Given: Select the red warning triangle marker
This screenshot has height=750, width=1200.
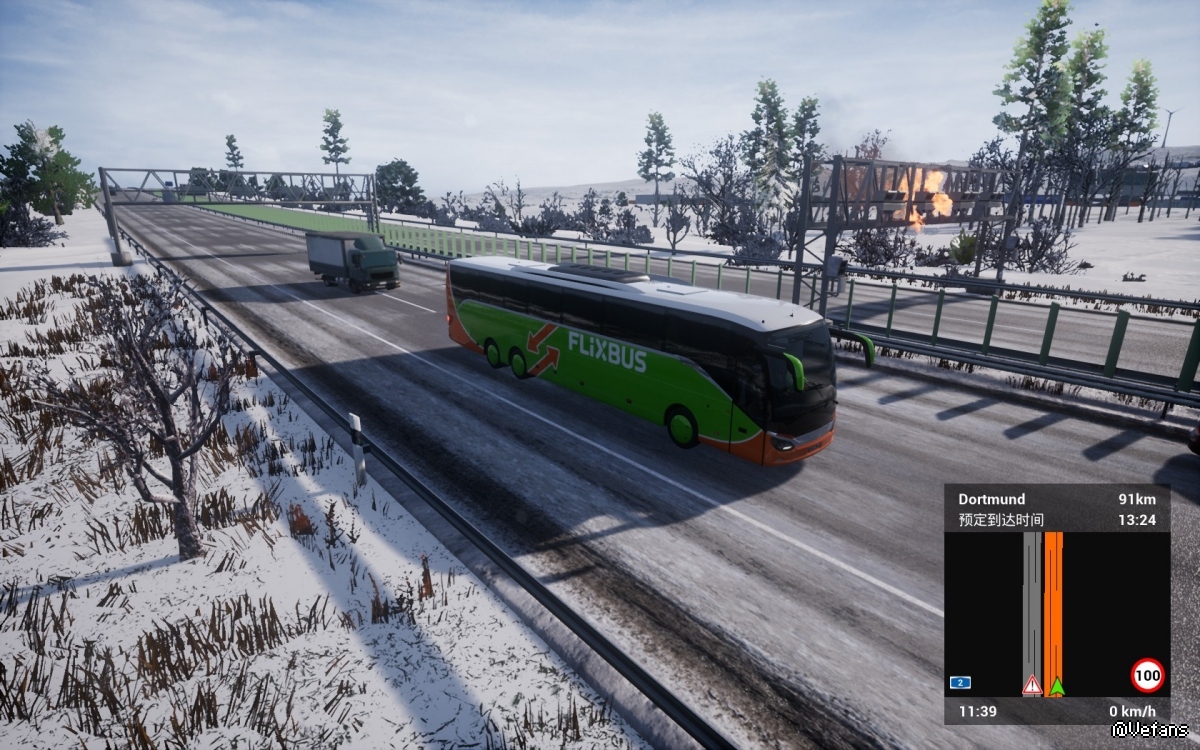Looking at the screenshot, I should coord(1032,685).
